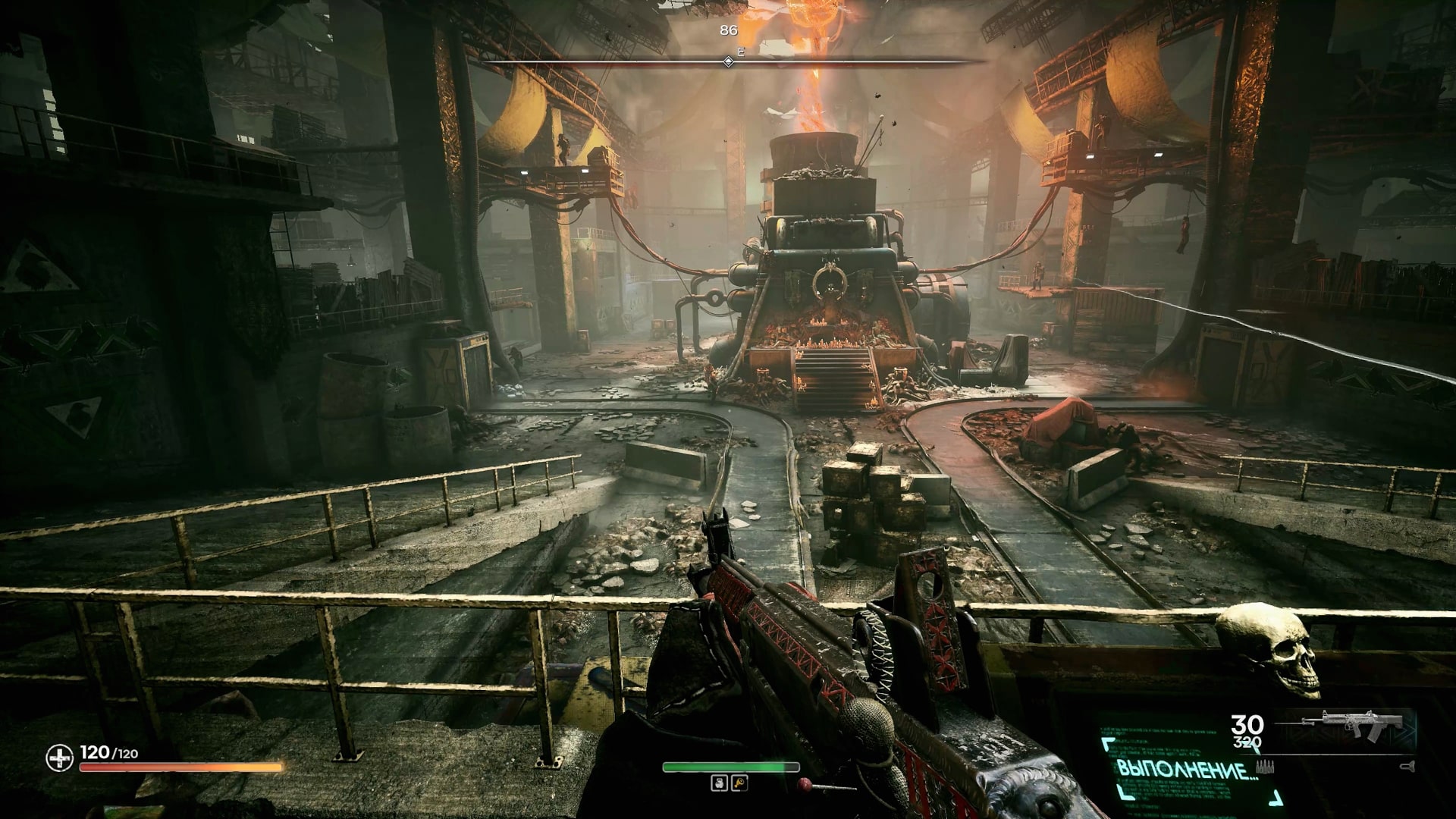
Task: Click the white kettlebell status icon
Action: (x=719, y=783)
